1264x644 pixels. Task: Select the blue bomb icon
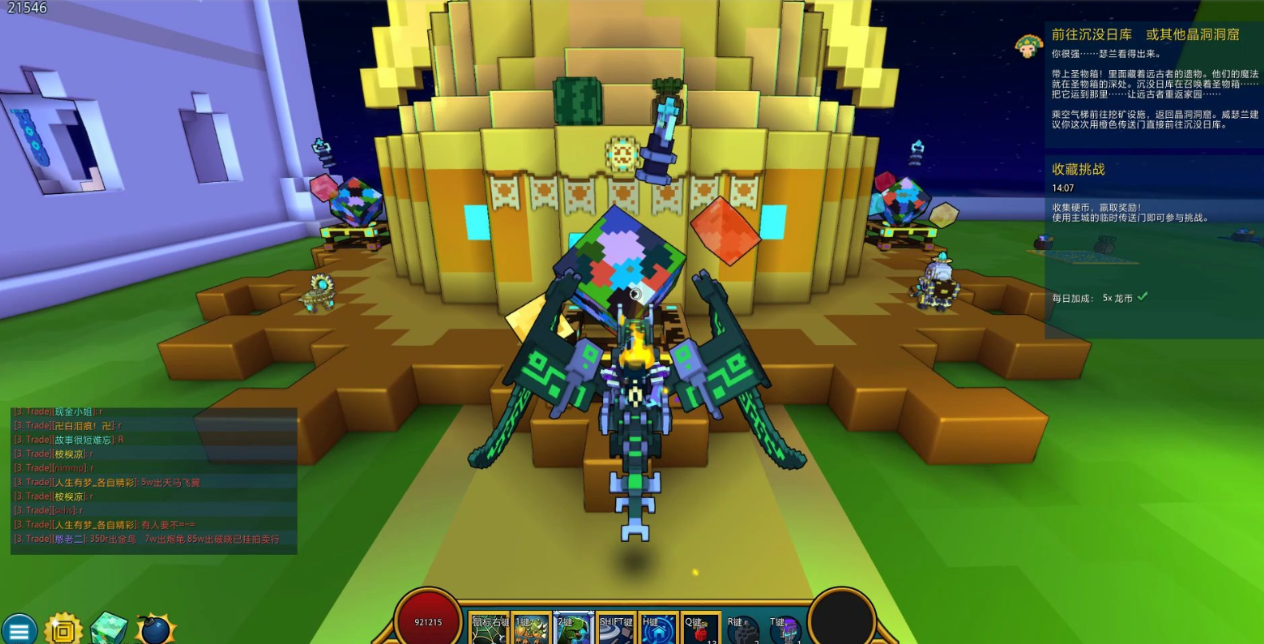pos(155,630)
